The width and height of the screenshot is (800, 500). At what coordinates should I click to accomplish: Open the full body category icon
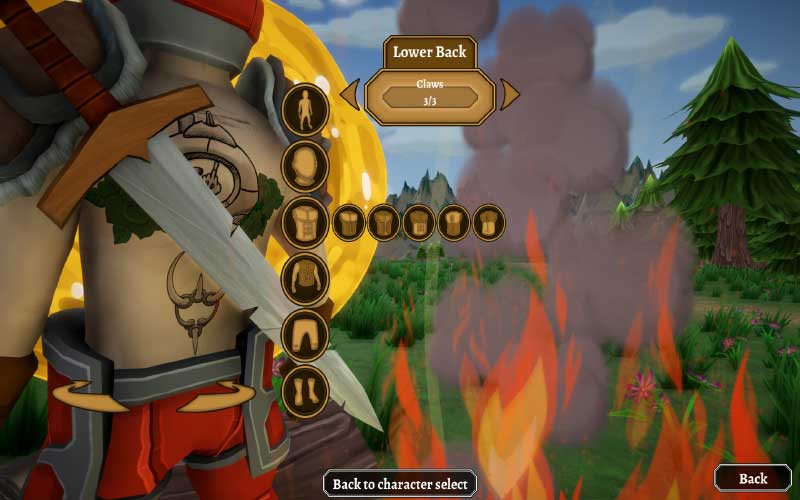[306, 109]
